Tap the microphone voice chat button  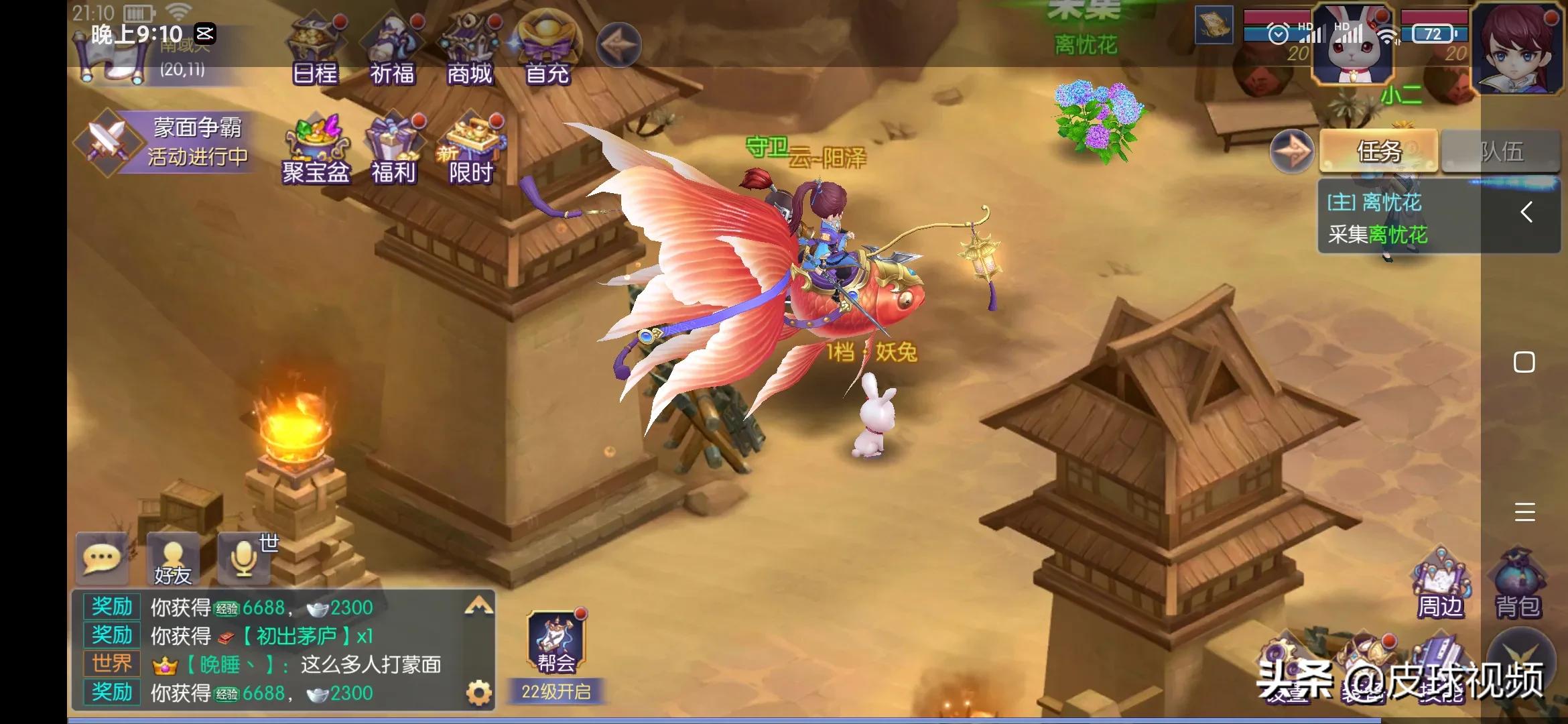[x=244, y=557]
